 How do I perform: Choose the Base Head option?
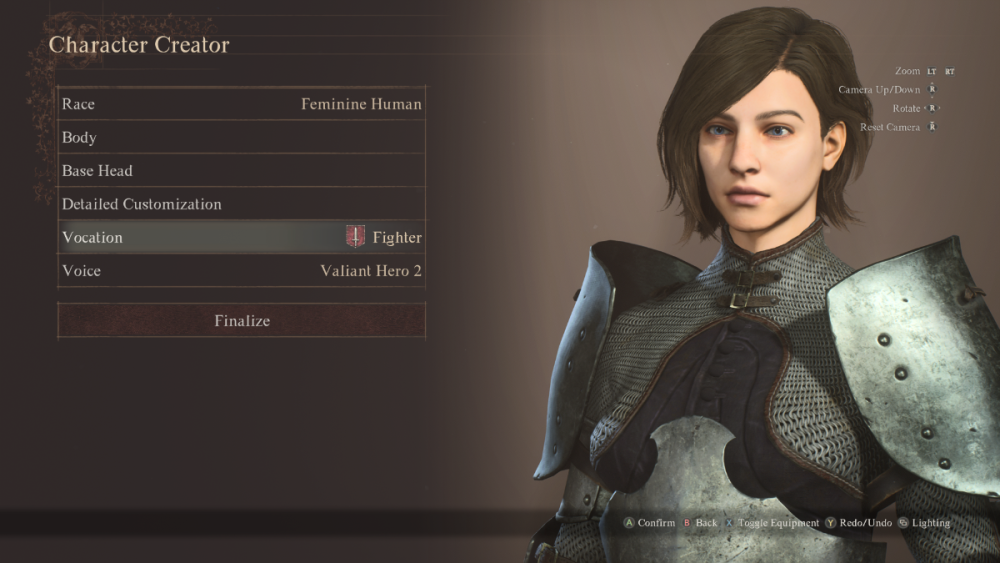[241, 171]
